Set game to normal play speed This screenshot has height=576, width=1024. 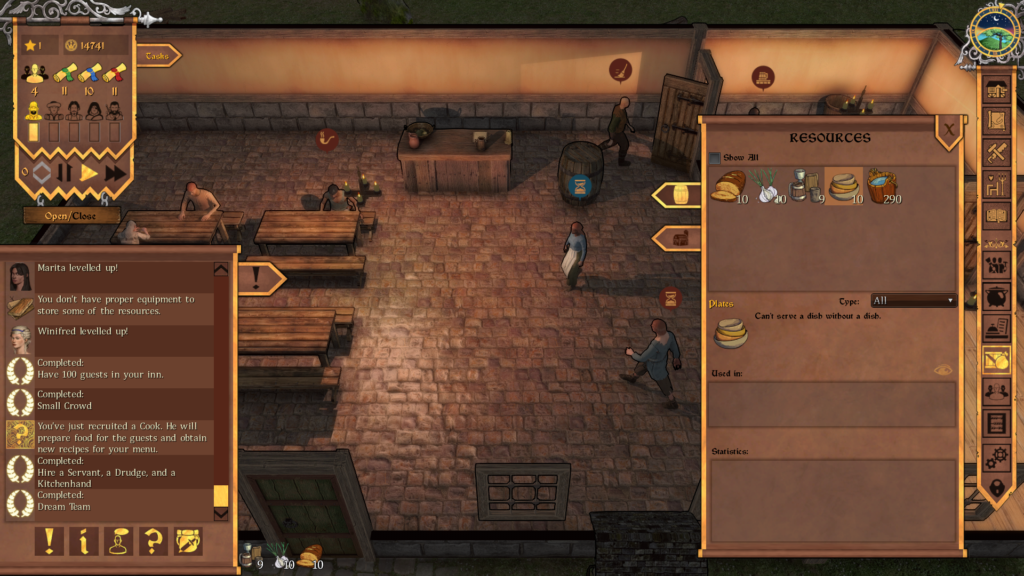(x=89, y=172)
